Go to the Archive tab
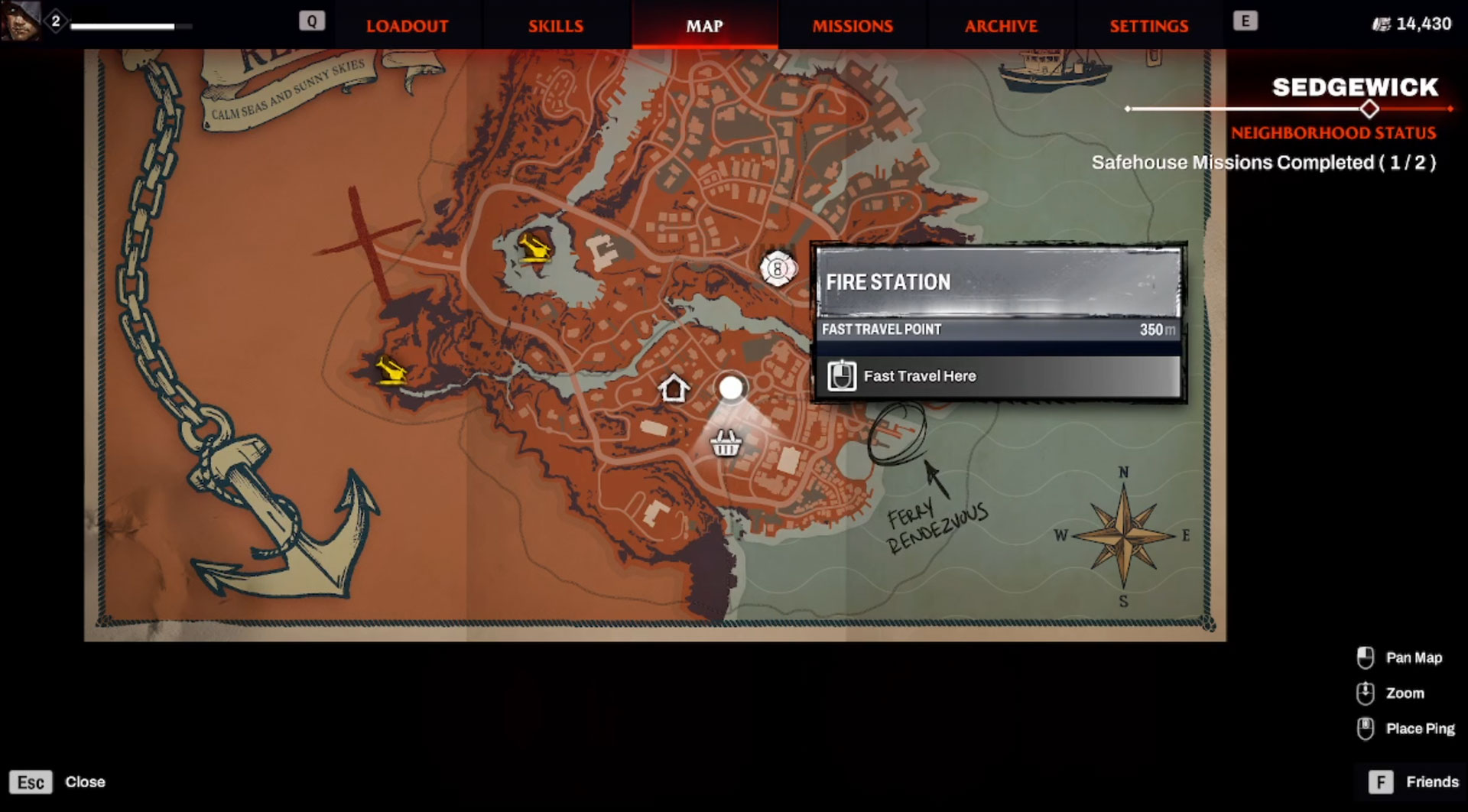The image size is (1468, 812). tap(1001, 26)
